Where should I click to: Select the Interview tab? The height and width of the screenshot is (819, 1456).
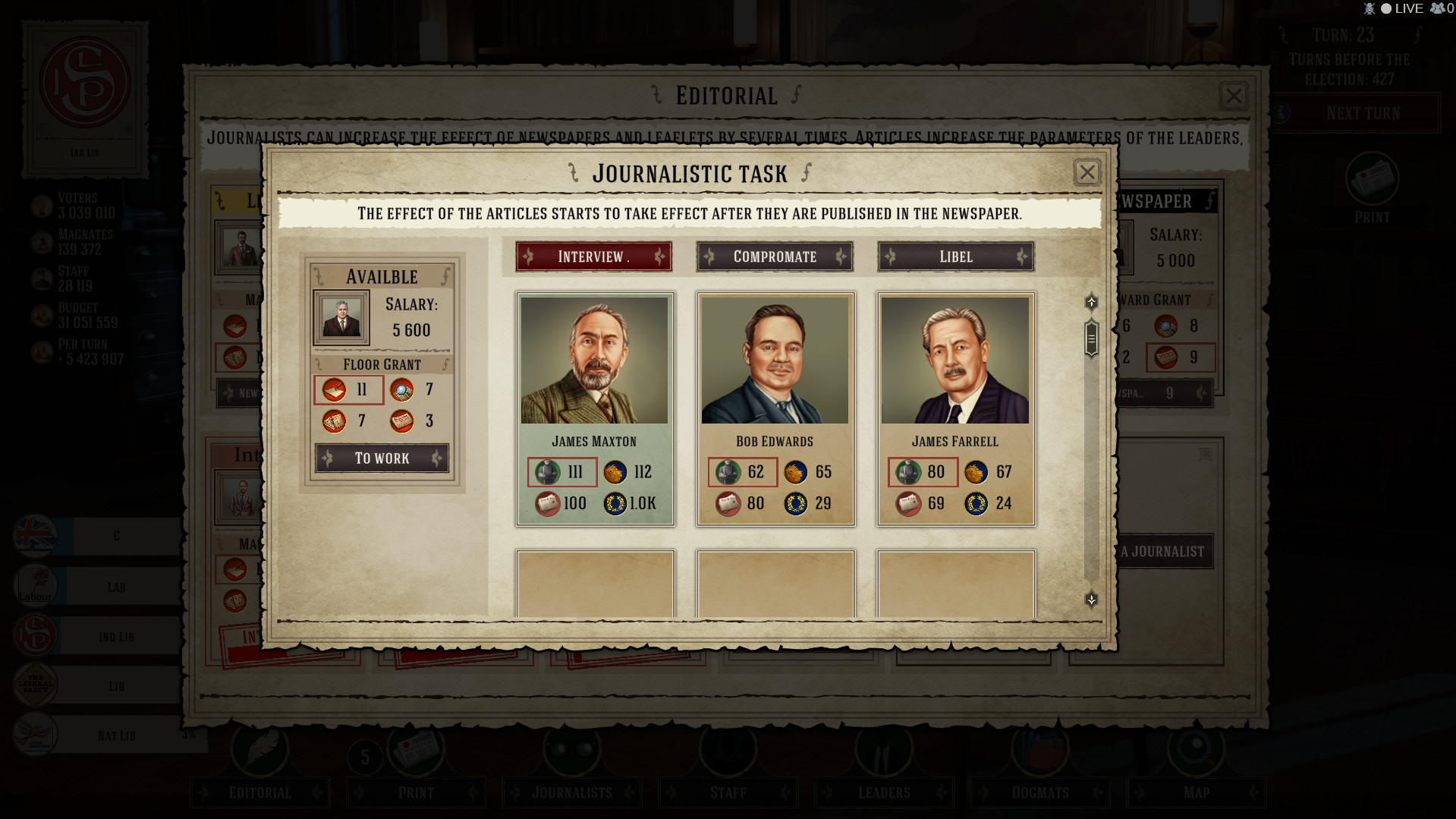click(x=593, y=257)
